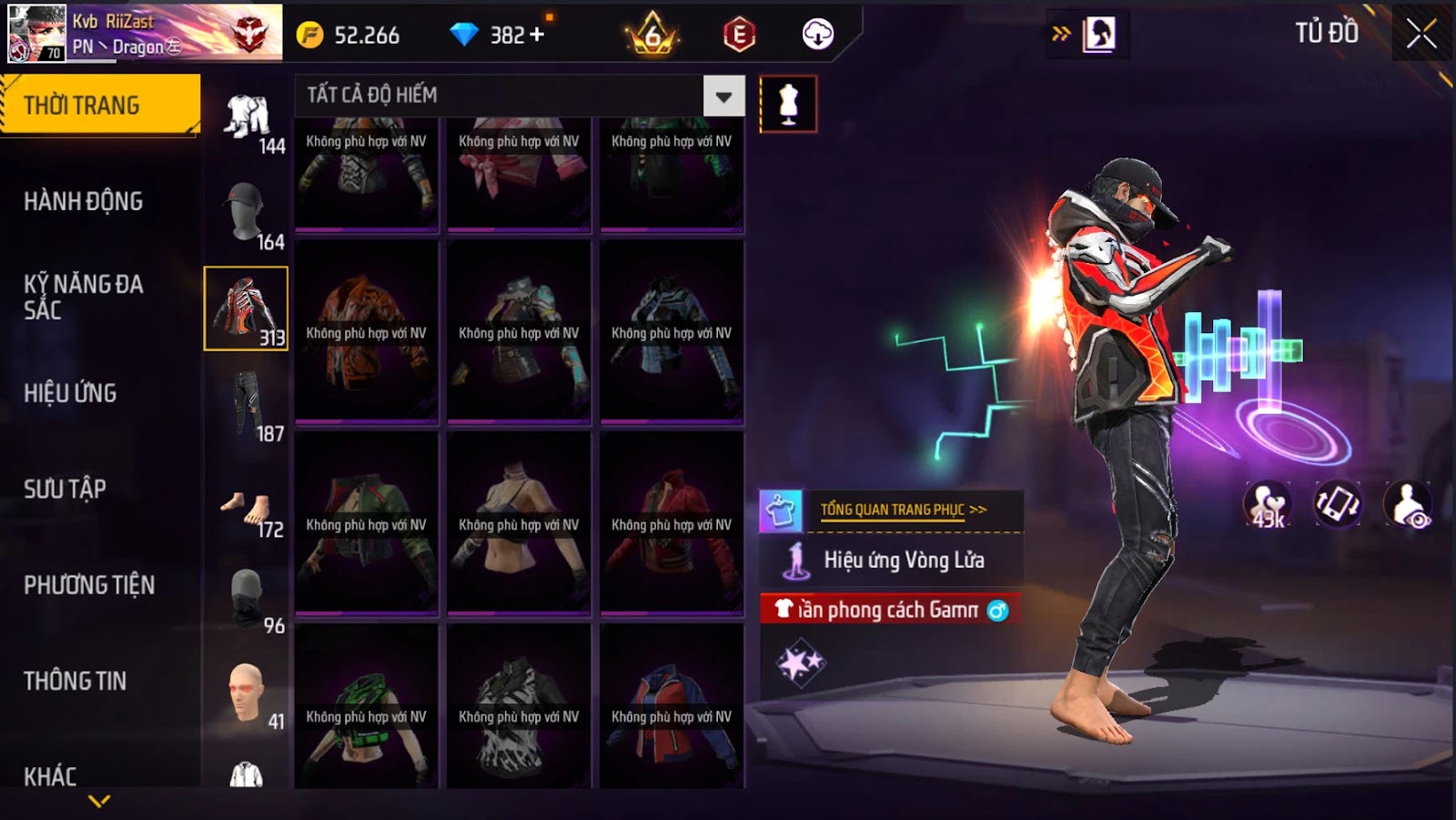Screen dimensions: 1456x820
Task: Show the THÔNG TIN section
Action: [76, 681]
